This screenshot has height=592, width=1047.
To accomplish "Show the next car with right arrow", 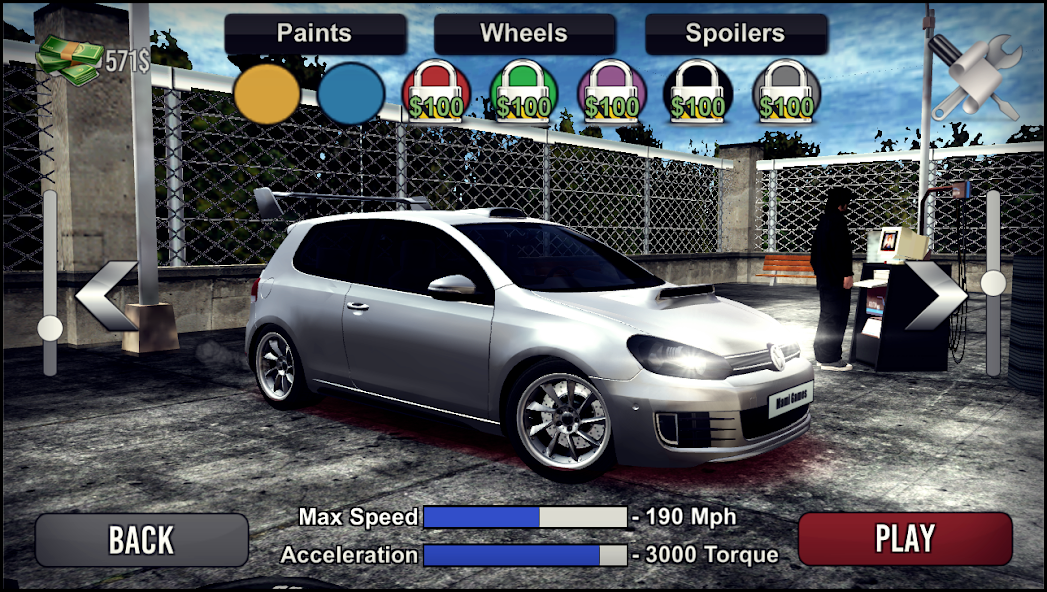I will click(935, 296).
